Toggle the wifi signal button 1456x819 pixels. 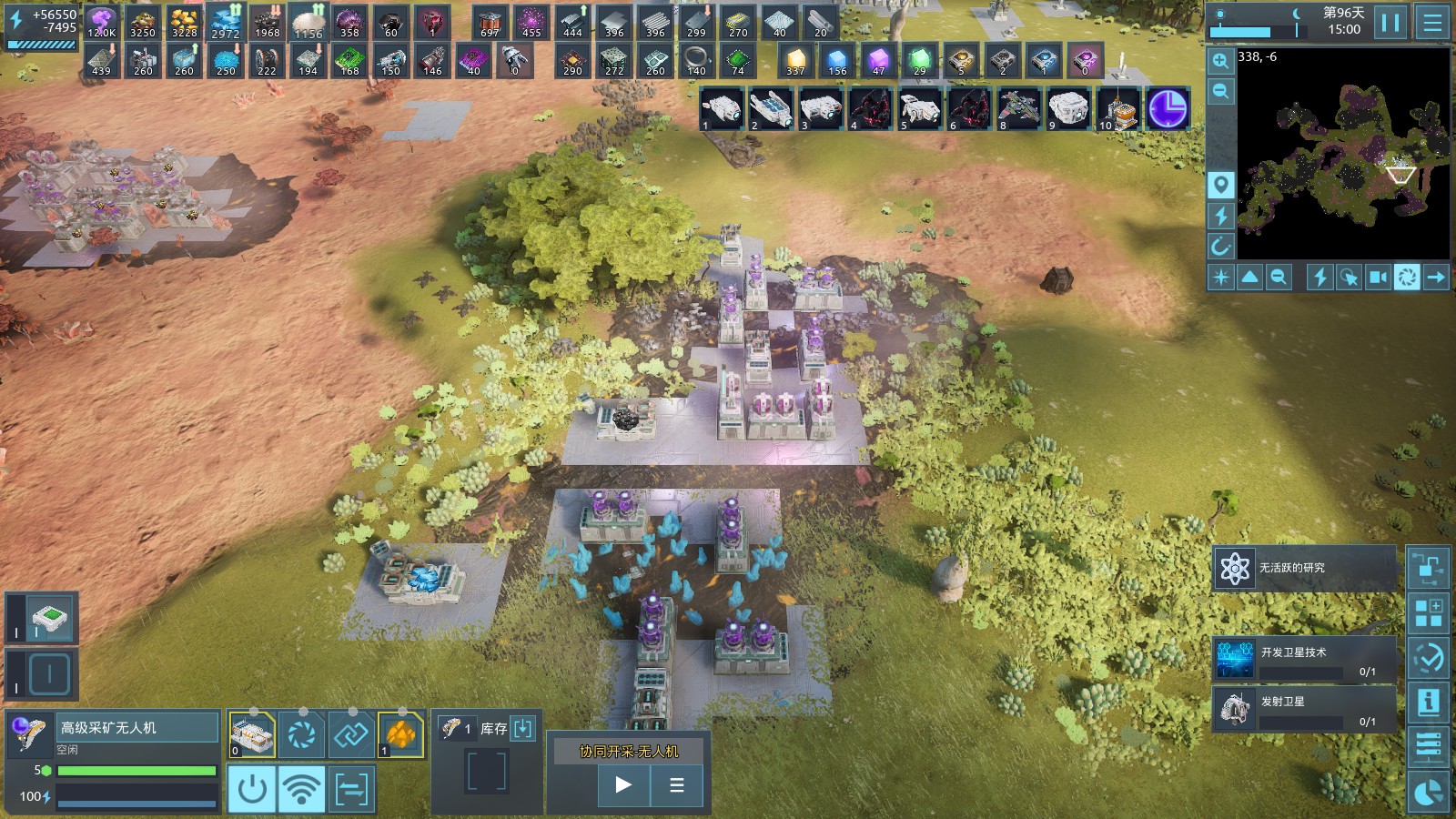[301, 789]
